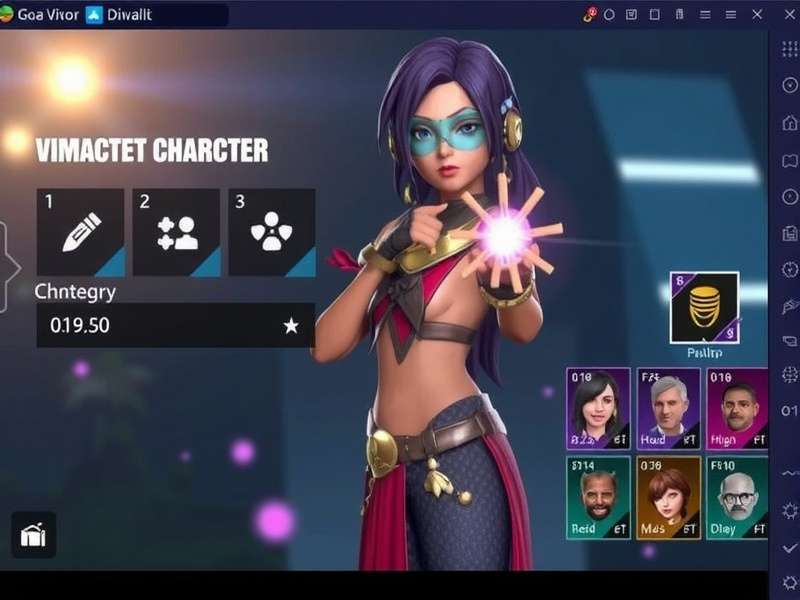The width and height of the screenshot is (800, 600).
Task: Choose slot 3 with the triple-petal figure icon
Action: tap(271, 232)
